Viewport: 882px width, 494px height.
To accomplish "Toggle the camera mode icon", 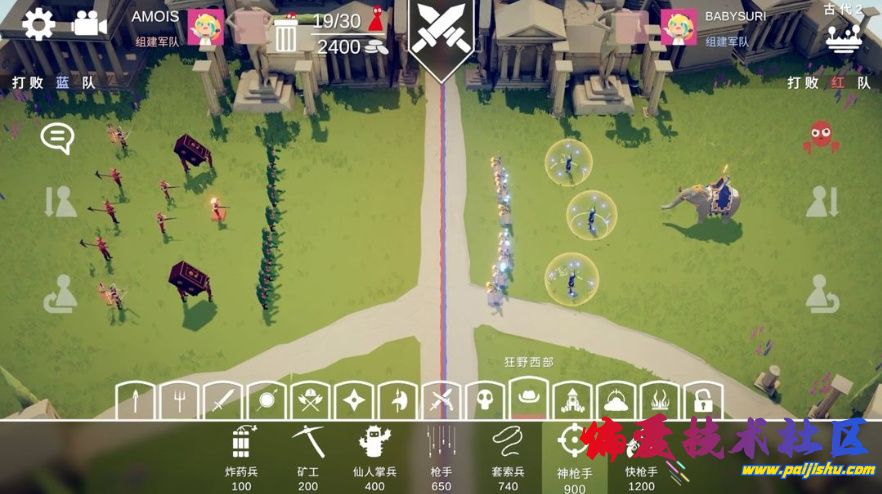I will tap(89, 23).
